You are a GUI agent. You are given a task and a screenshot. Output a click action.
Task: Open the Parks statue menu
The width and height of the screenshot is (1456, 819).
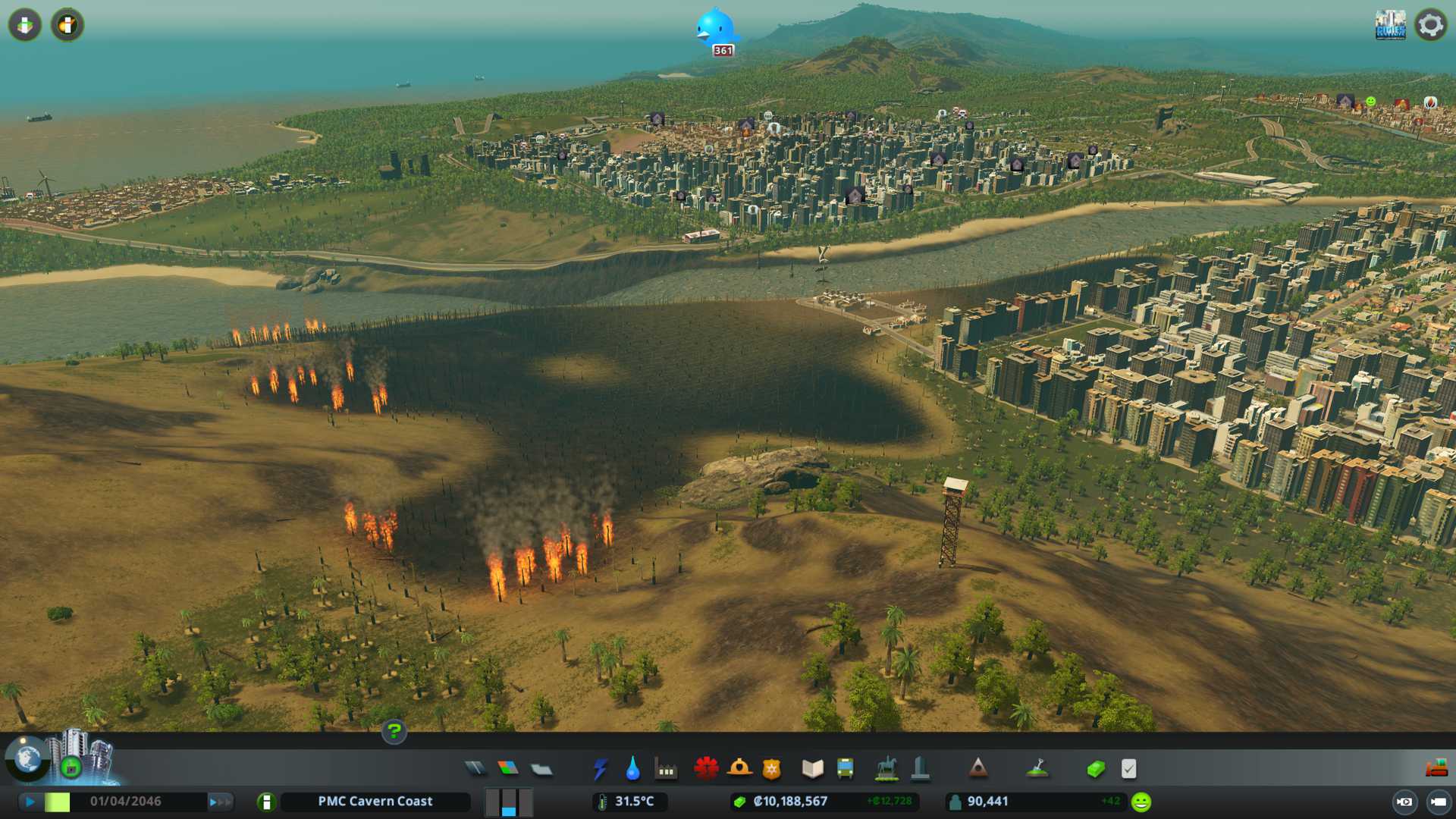pos(886,769)
